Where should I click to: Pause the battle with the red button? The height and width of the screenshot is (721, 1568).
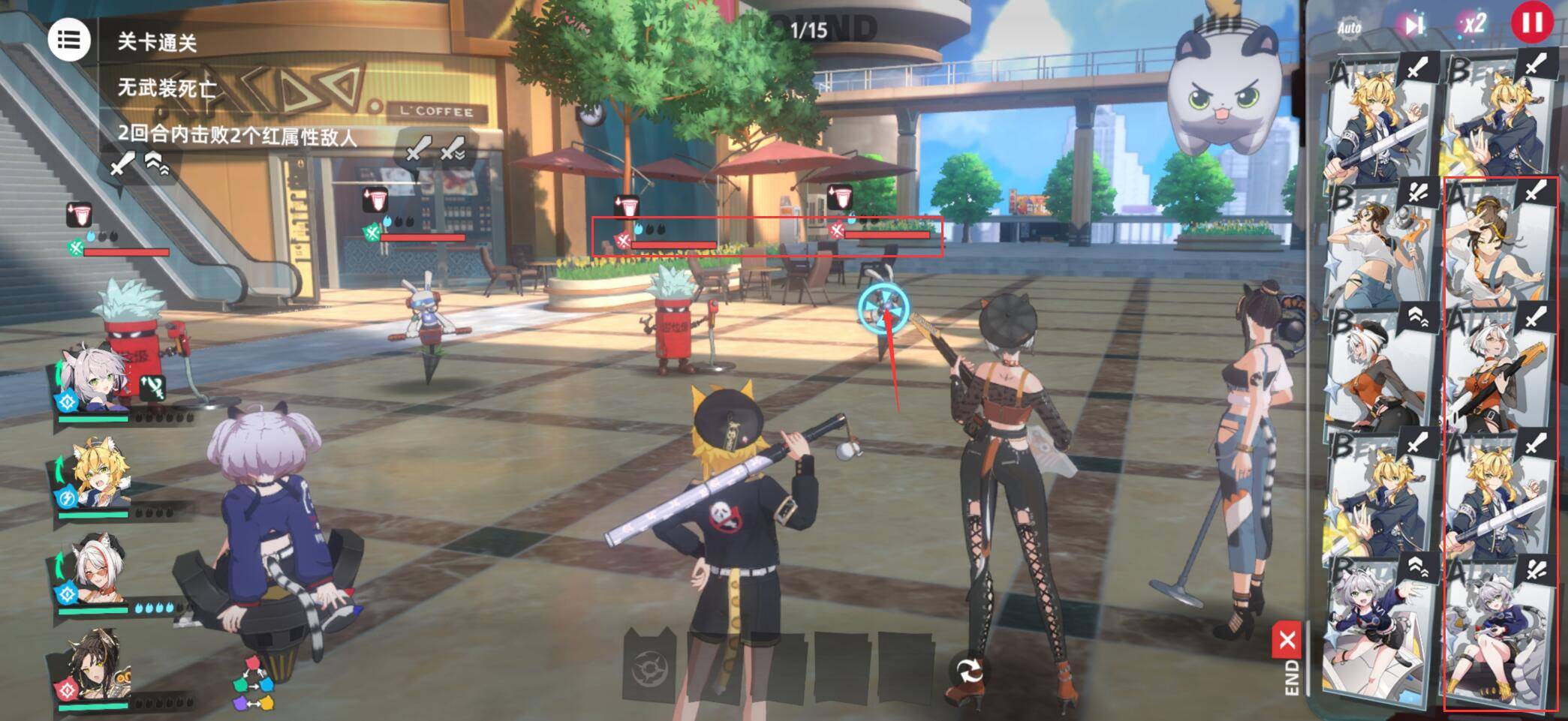pyautogui.click(x=1532, y=23)
